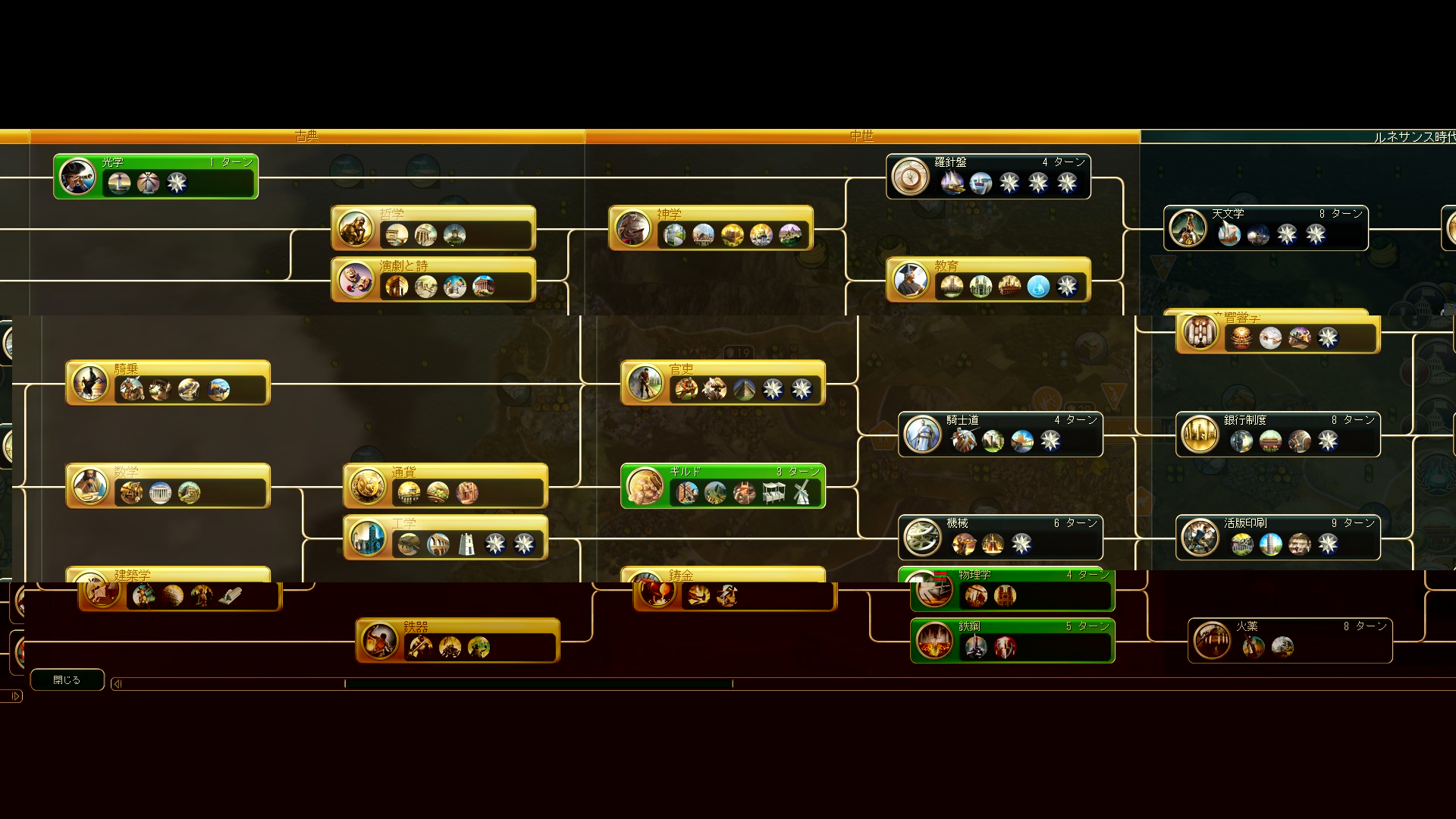
Task: Click the 工学 (Engineering) technology
Action: tap(445, 538)
